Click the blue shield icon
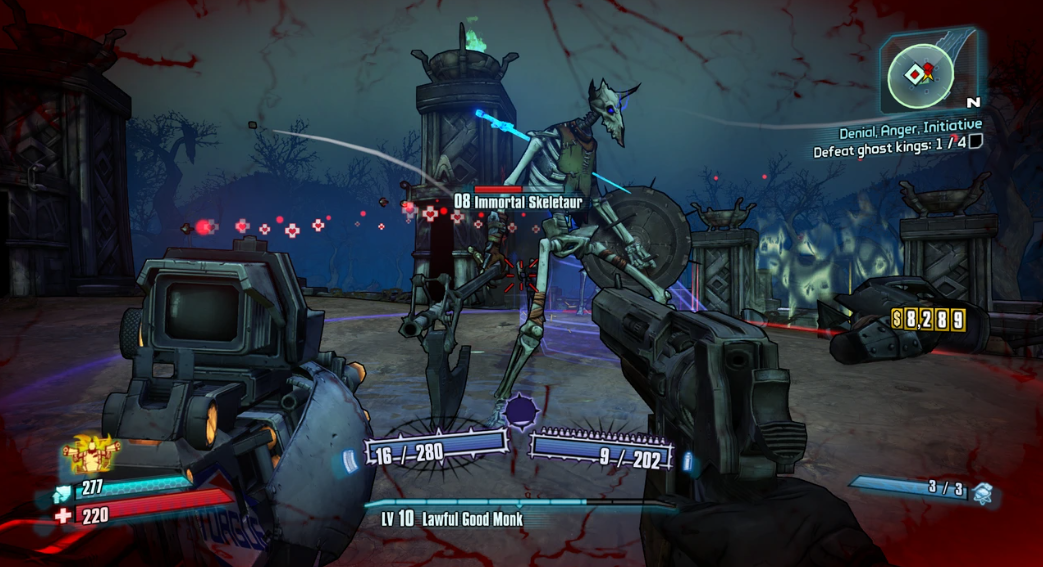Image resolution: width=1043 pixels, height=567 pixels. coord(63,490)
